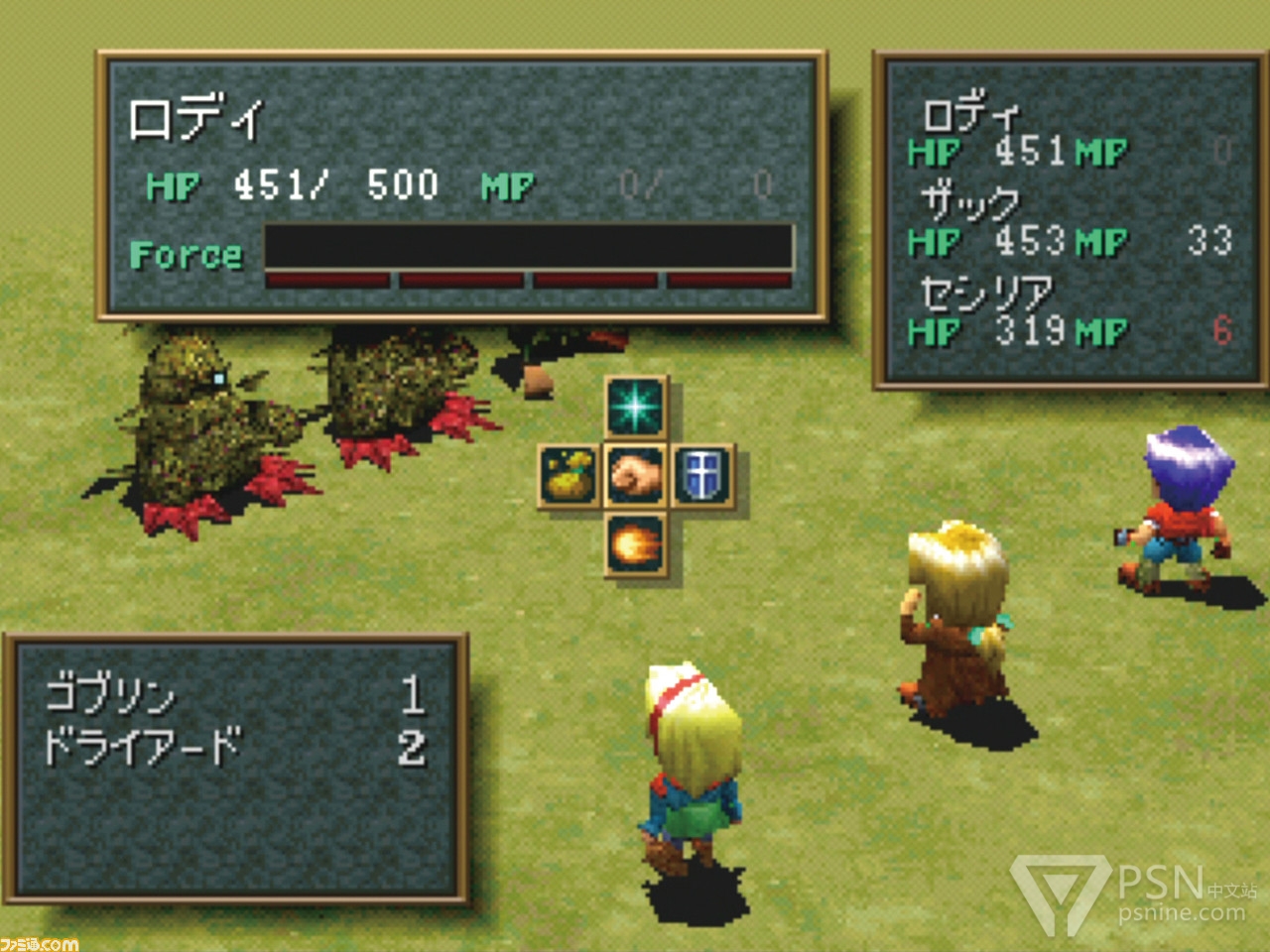Pick the fireball command icon
1270x952 pixels.
[636, 543]
